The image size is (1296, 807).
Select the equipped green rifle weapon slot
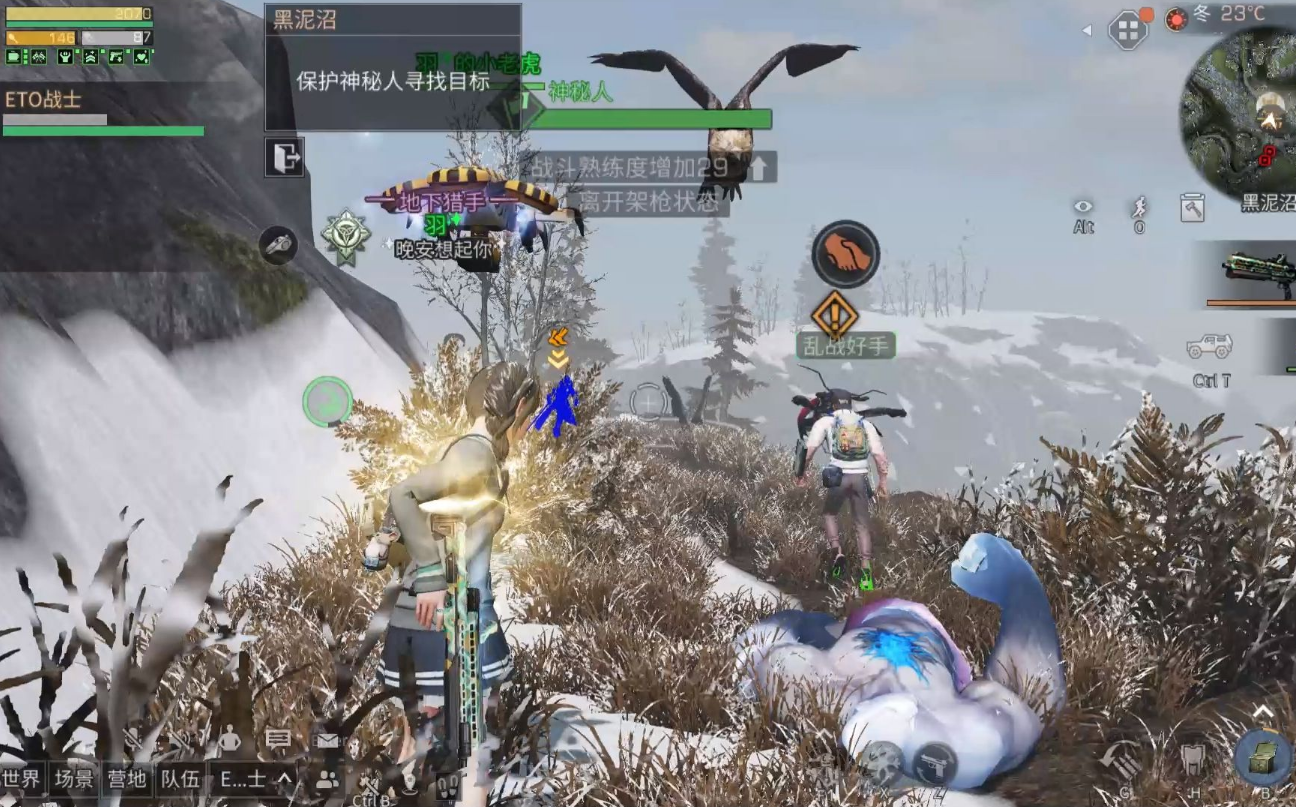pos(1252,272)
